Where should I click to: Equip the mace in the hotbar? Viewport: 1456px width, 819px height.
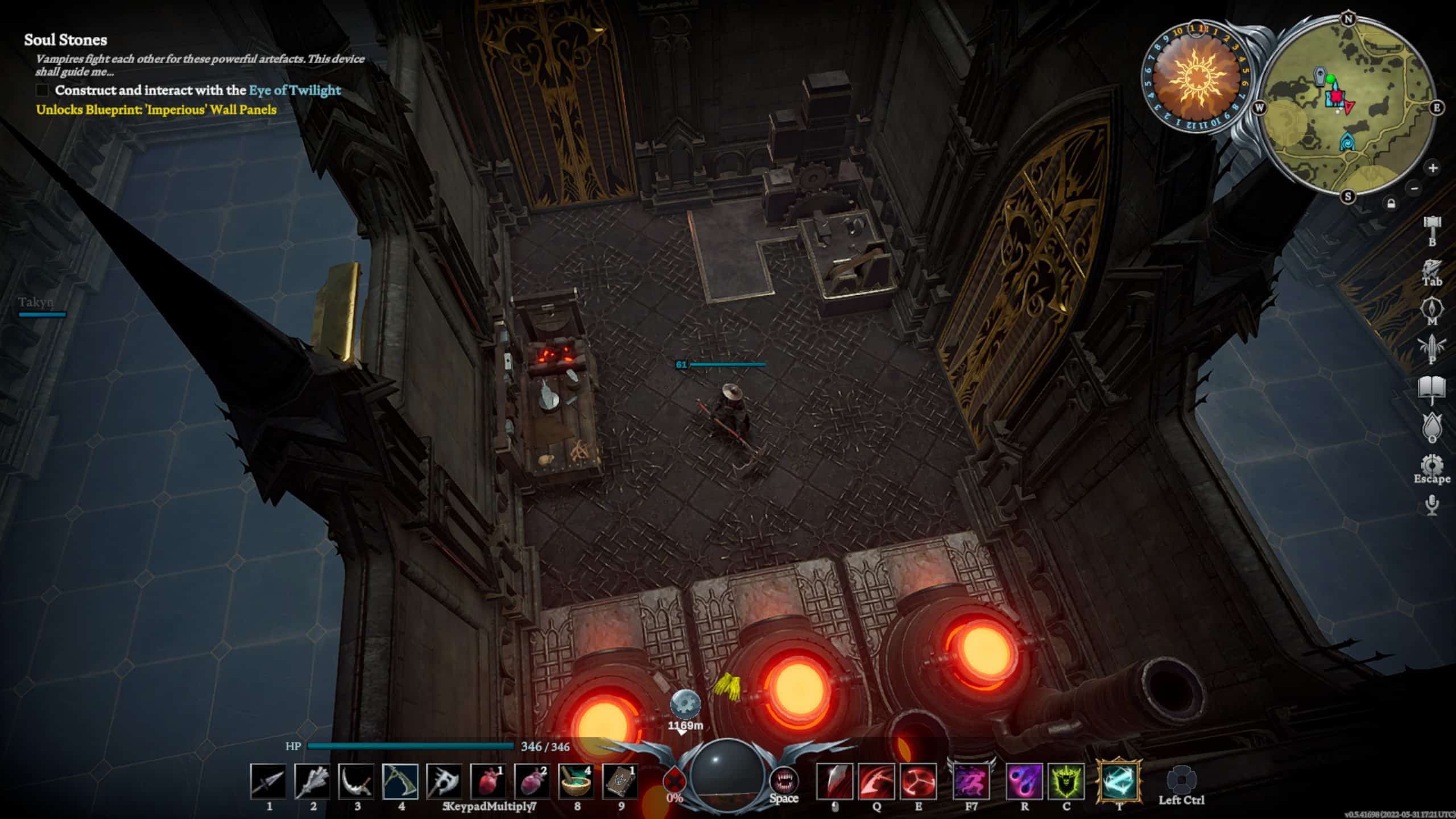312,781
